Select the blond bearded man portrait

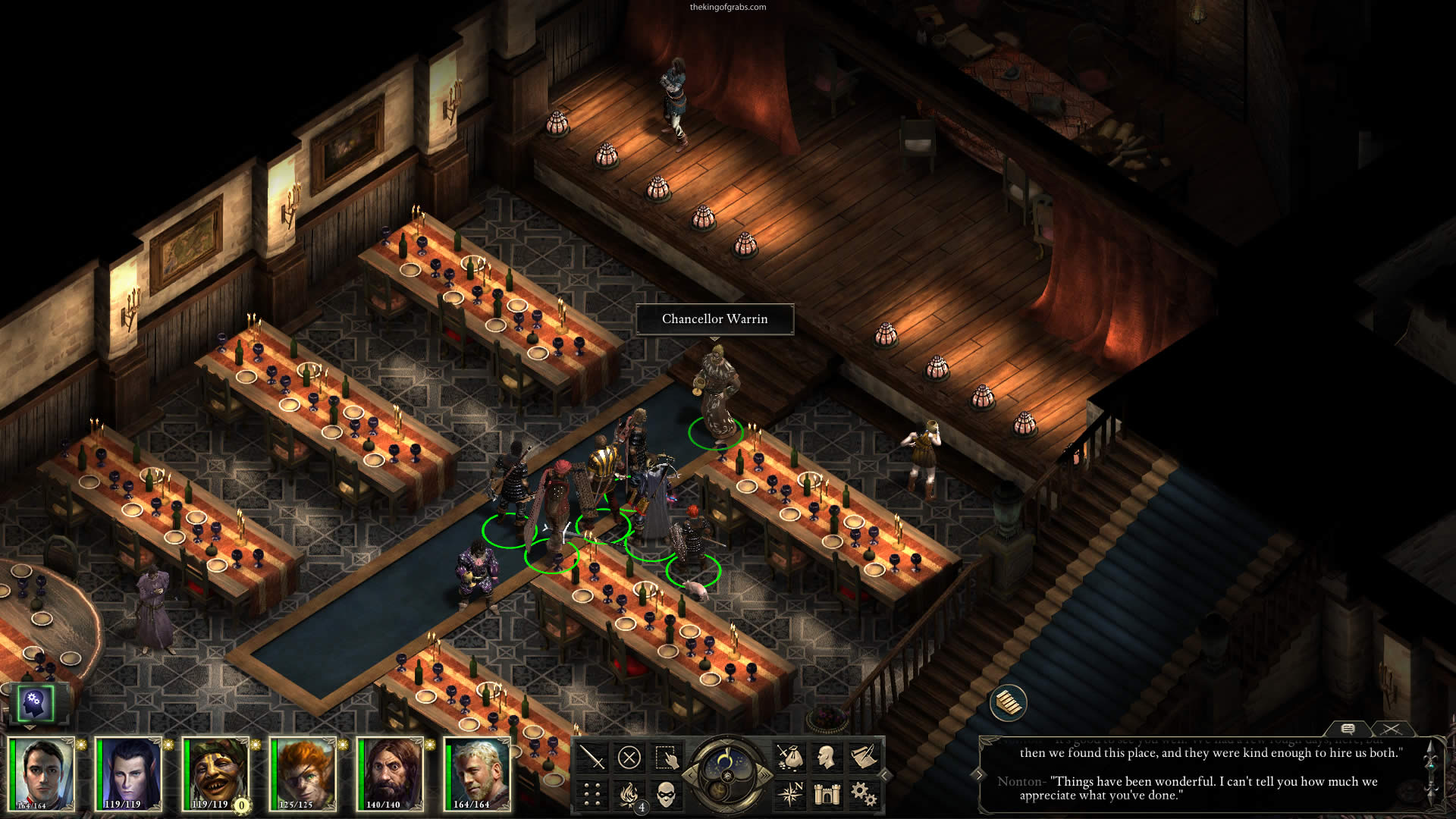pyautogui.click(x=475, y=773)
